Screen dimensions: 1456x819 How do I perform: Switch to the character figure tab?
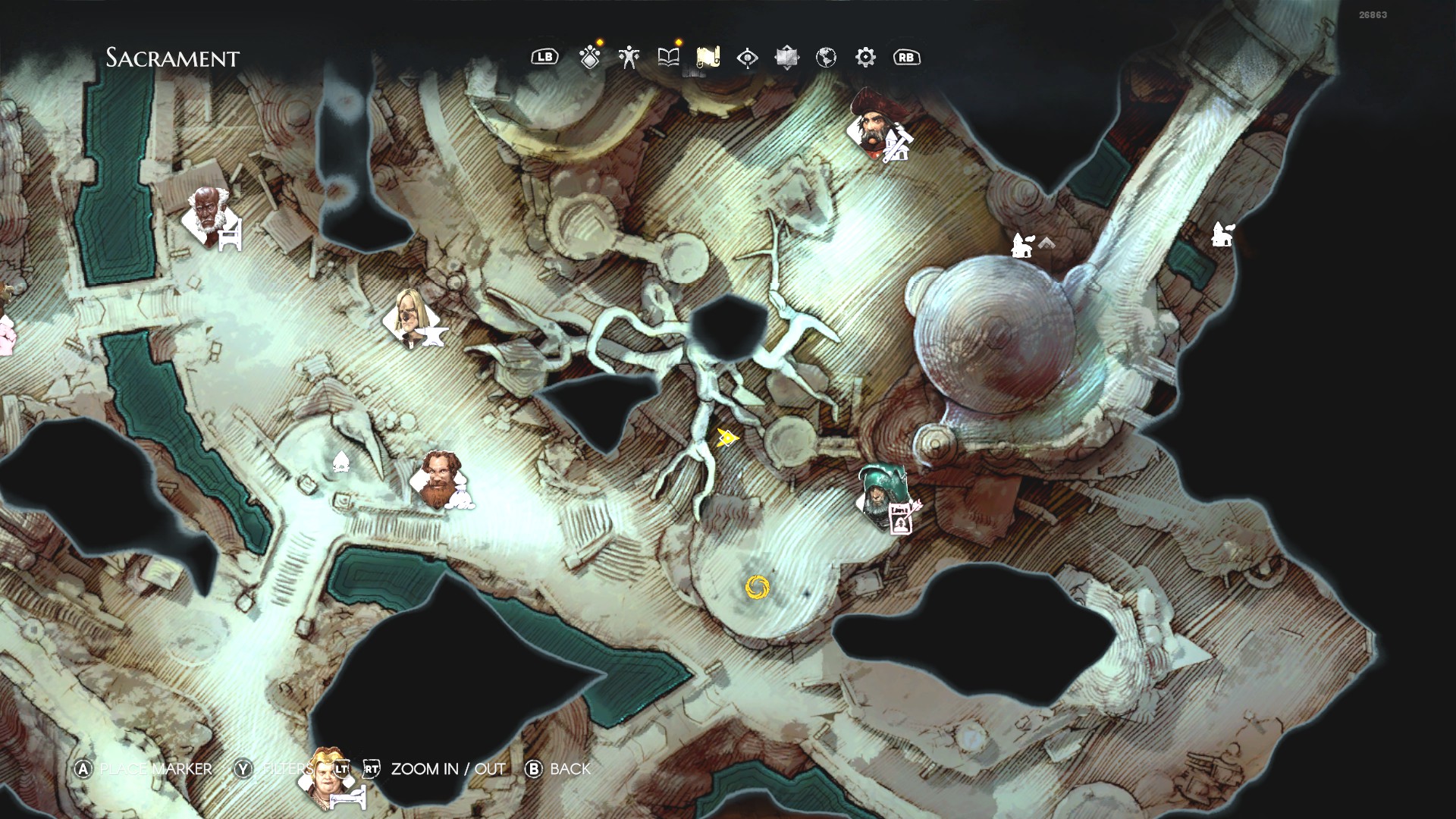point(629,58)
